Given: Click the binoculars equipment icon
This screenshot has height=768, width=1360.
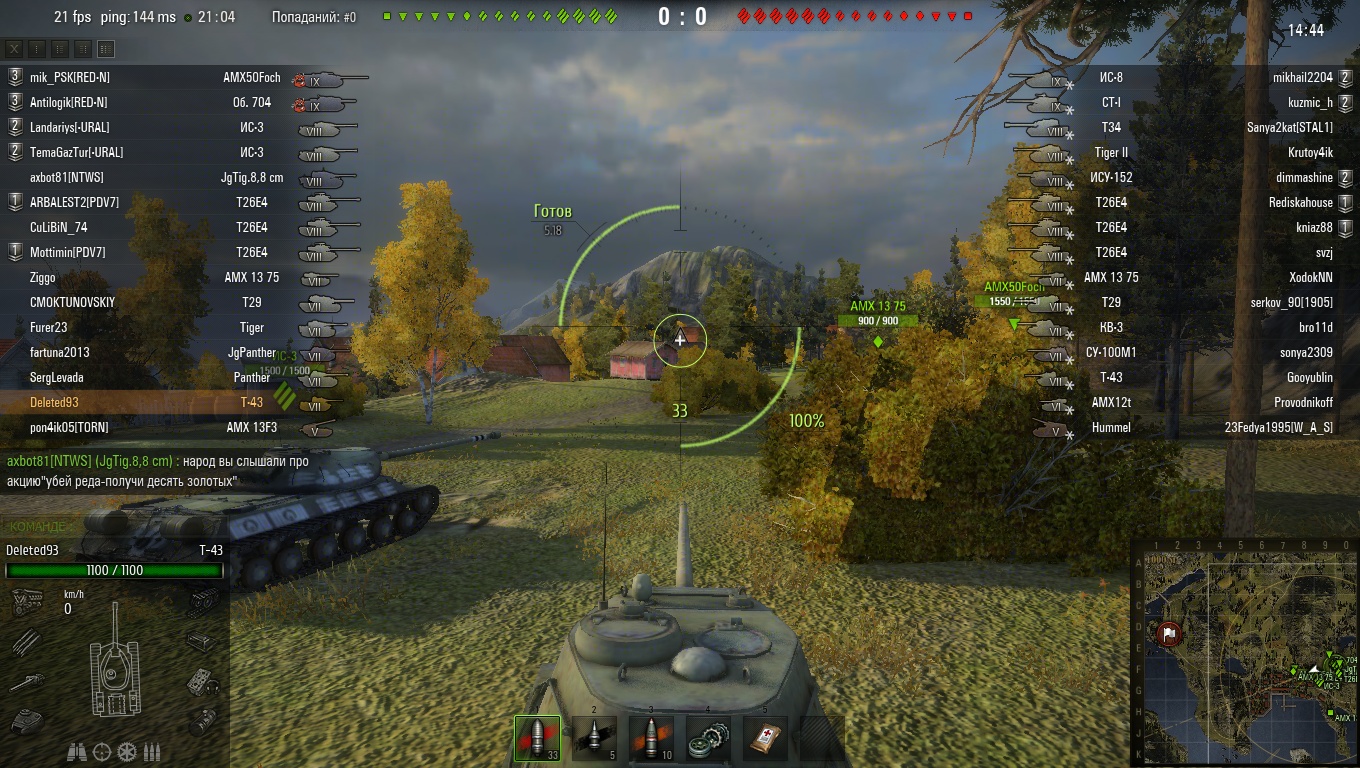Looking at the screenshot, I should [x=77, y=751].
